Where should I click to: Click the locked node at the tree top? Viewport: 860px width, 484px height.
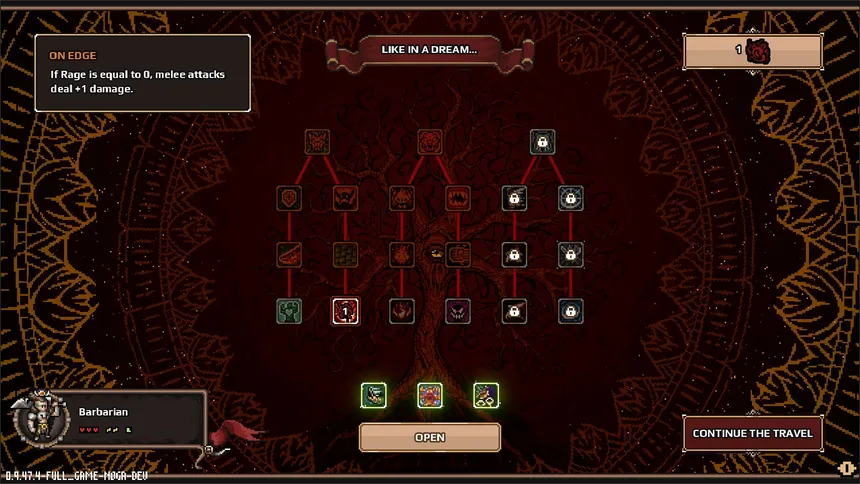[x=542, y=142]
